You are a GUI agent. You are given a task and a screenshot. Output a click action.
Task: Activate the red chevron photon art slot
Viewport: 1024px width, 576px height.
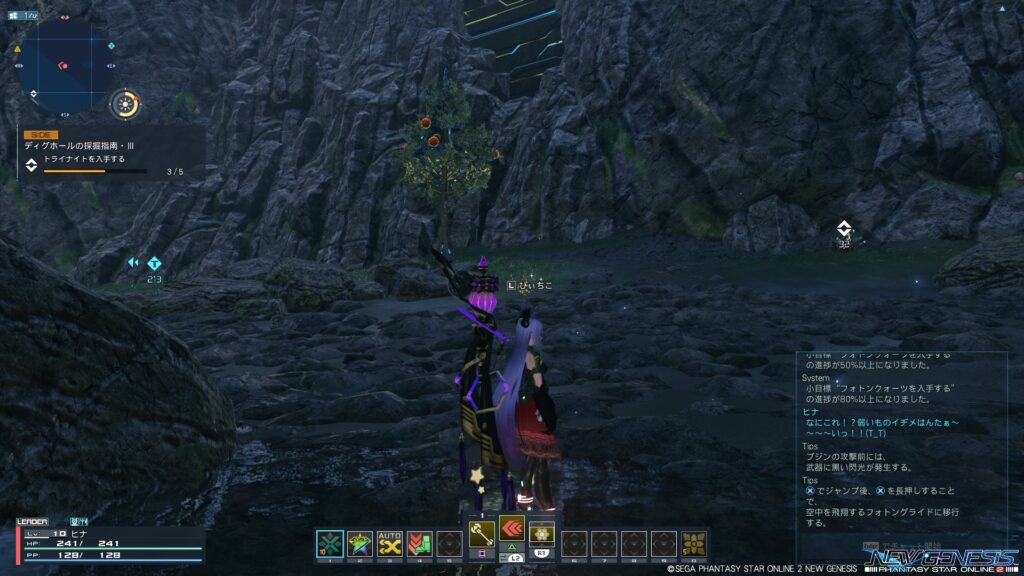(512, 530)
